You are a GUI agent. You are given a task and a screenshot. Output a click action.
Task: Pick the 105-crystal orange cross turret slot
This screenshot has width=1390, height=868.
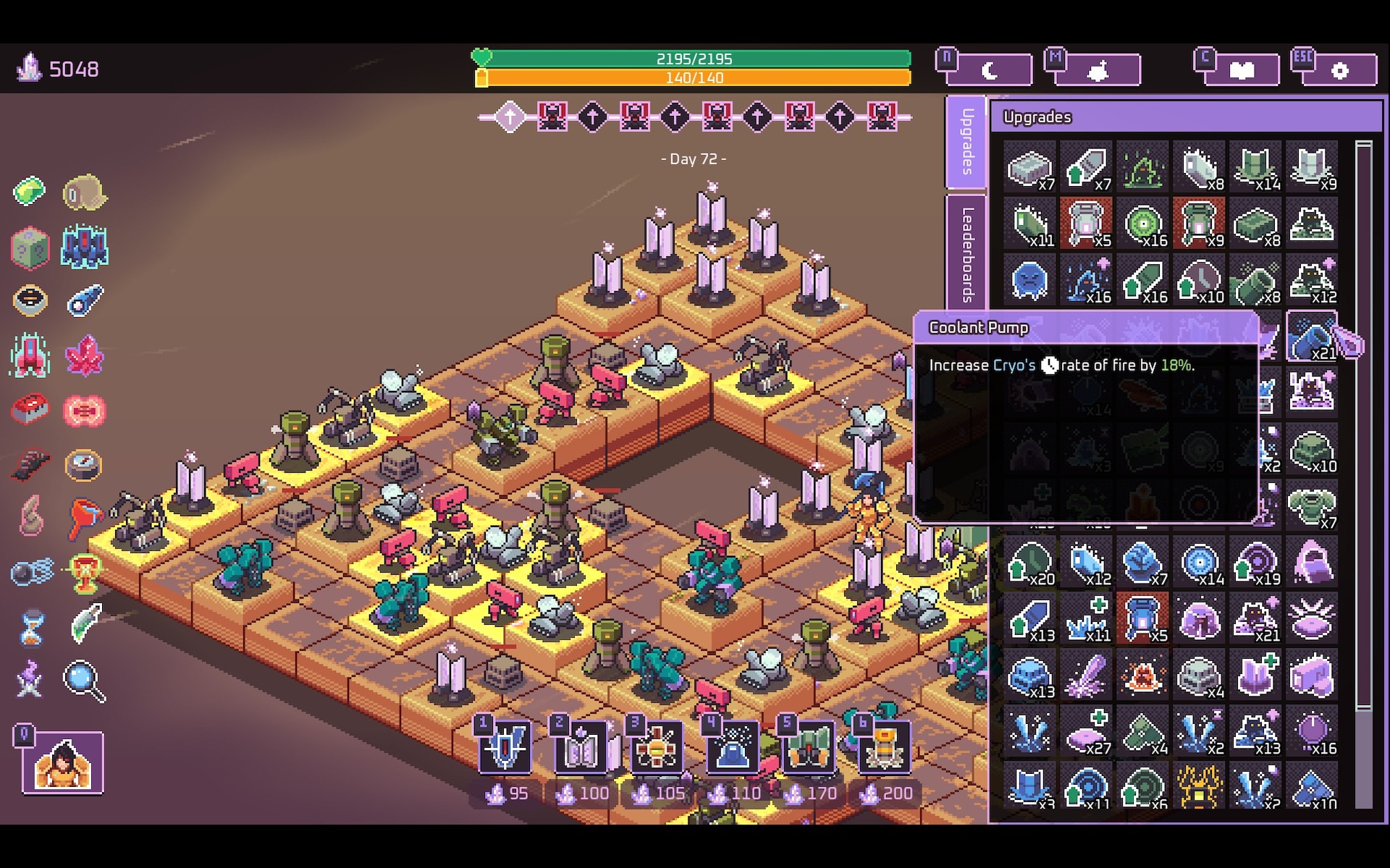(657, 747)
